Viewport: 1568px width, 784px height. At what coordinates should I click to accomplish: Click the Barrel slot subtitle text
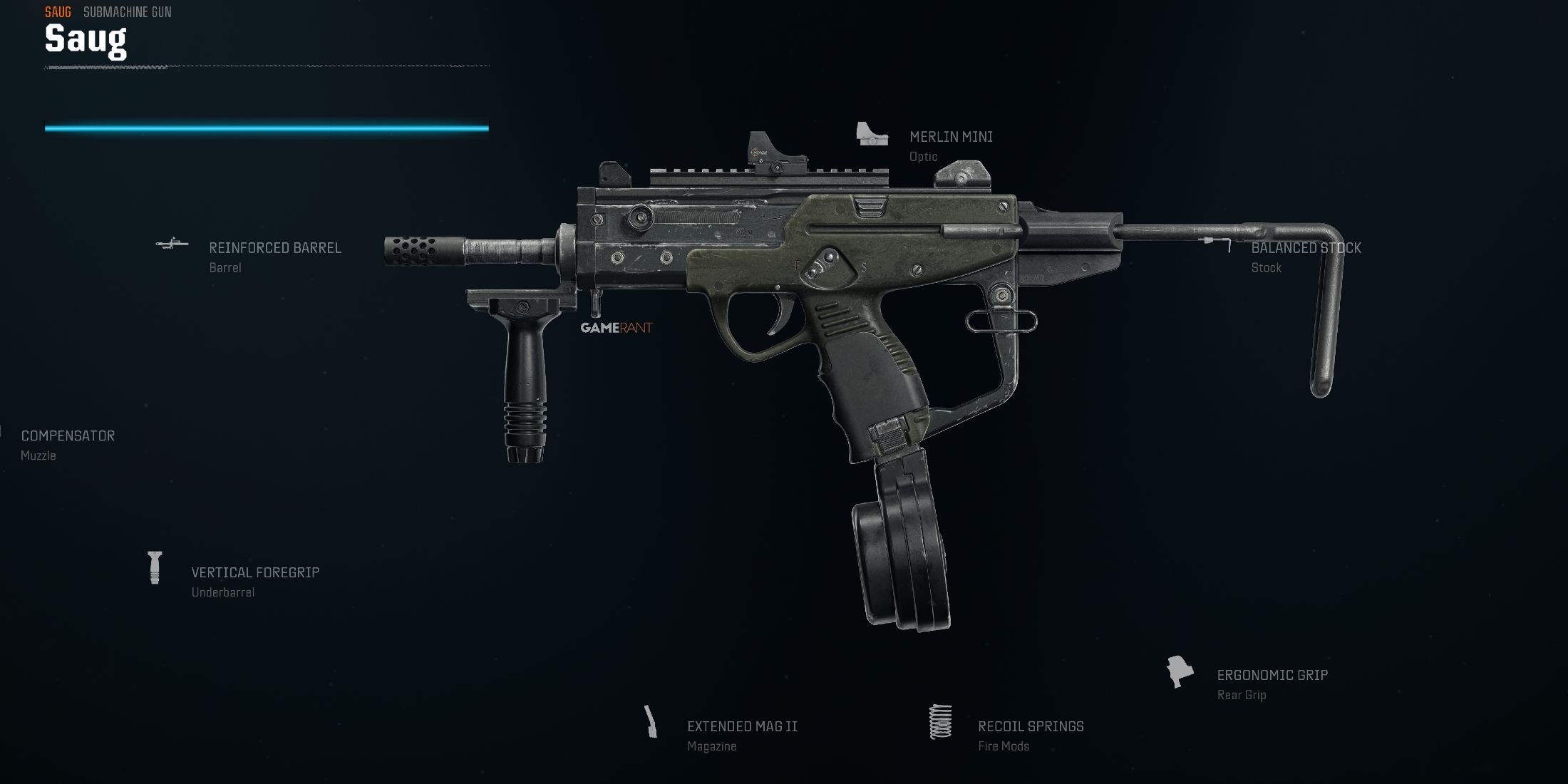(x=225, y=267)
